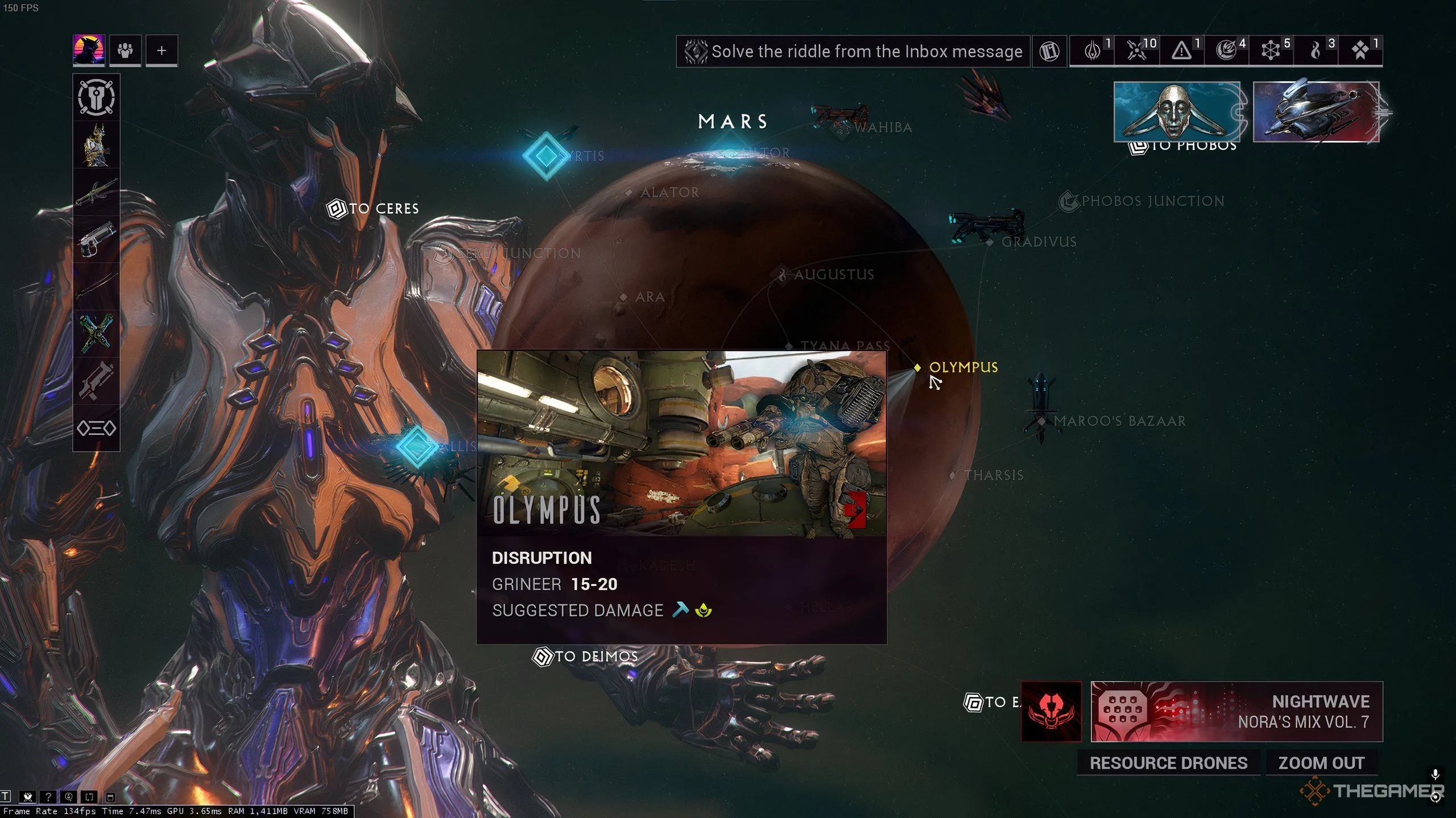Travel to Ceres via the navigation link
Viewport: 1456px width, 818px height.
tap(374, 209)
